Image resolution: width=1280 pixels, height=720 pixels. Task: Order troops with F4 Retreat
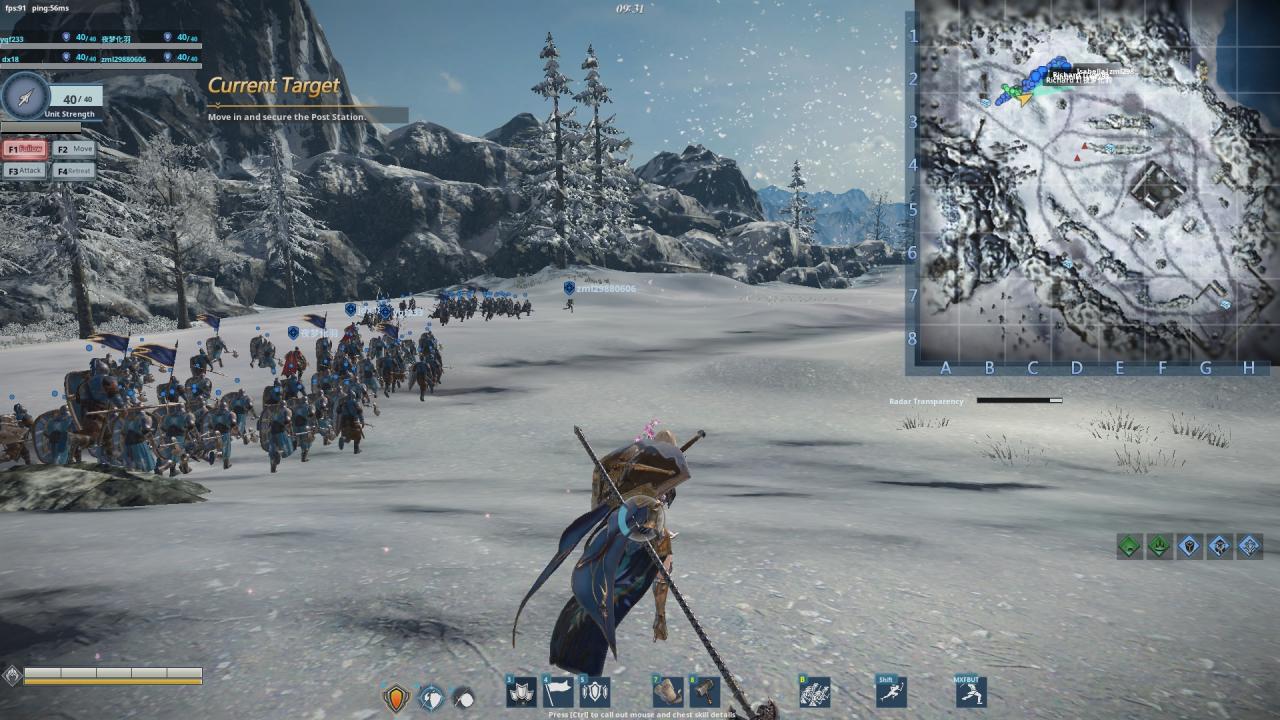(75, 171)
